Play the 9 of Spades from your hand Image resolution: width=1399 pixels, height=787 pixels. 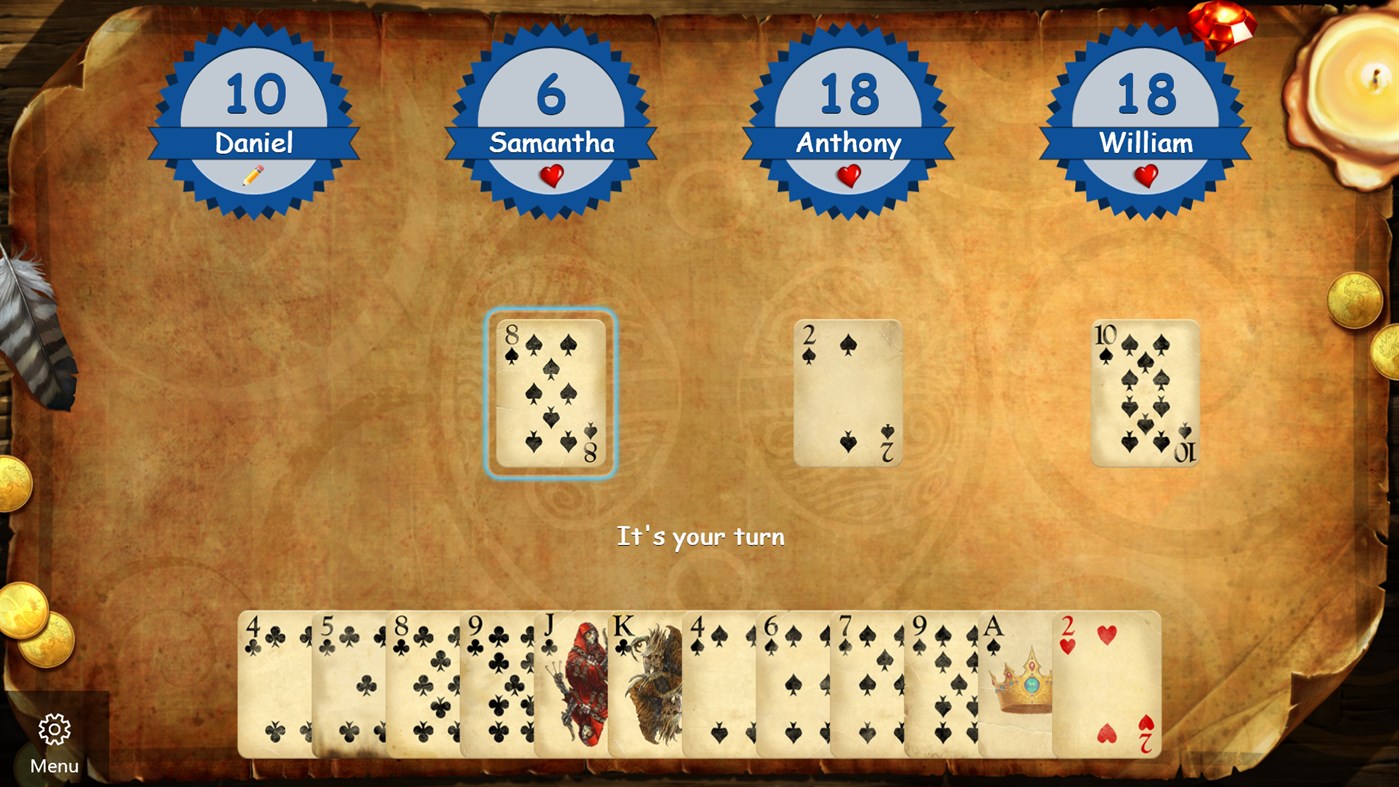(940, 685)
